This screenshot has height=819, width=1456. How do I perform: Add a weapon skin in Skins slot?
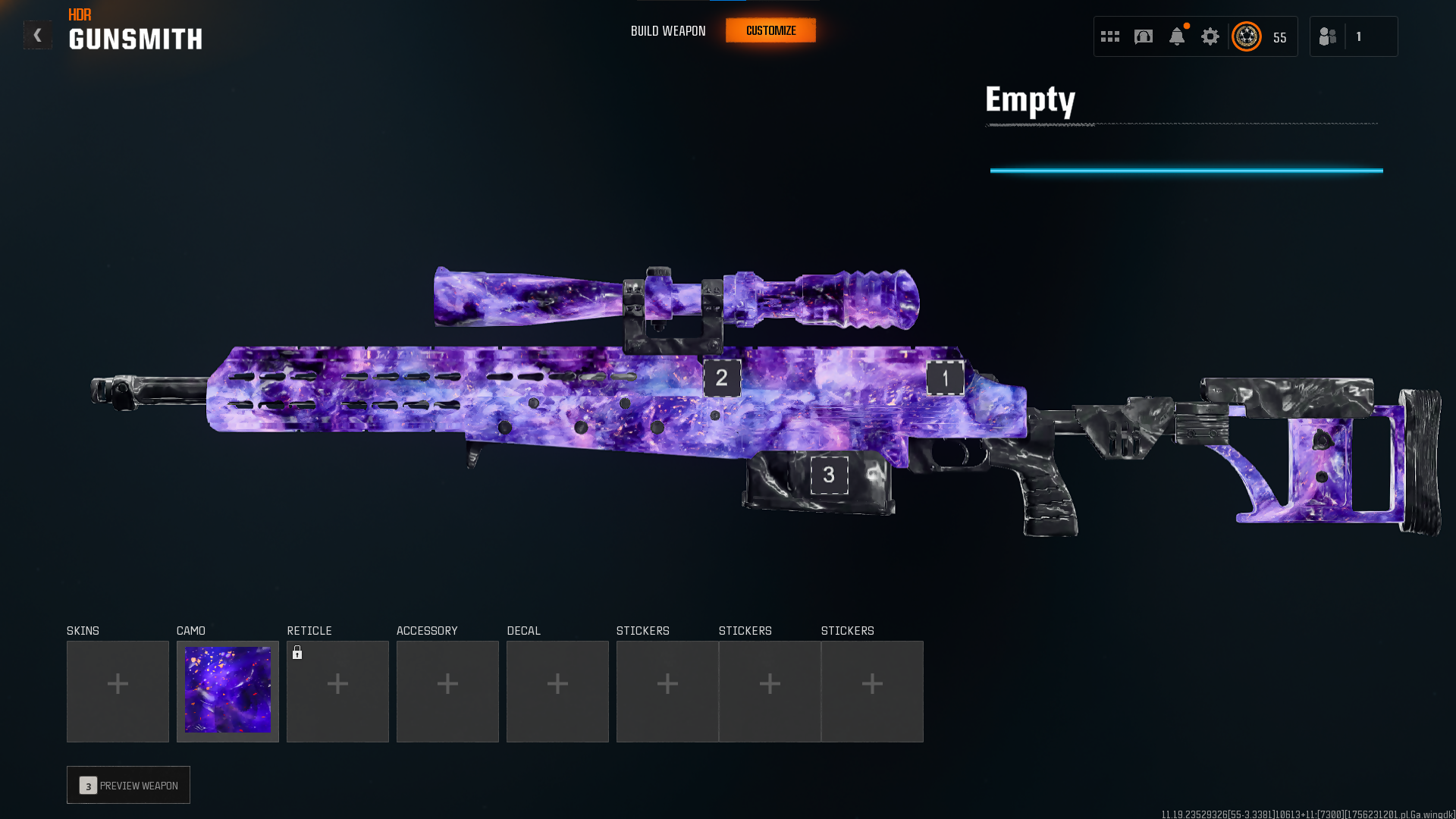[118, 691]
